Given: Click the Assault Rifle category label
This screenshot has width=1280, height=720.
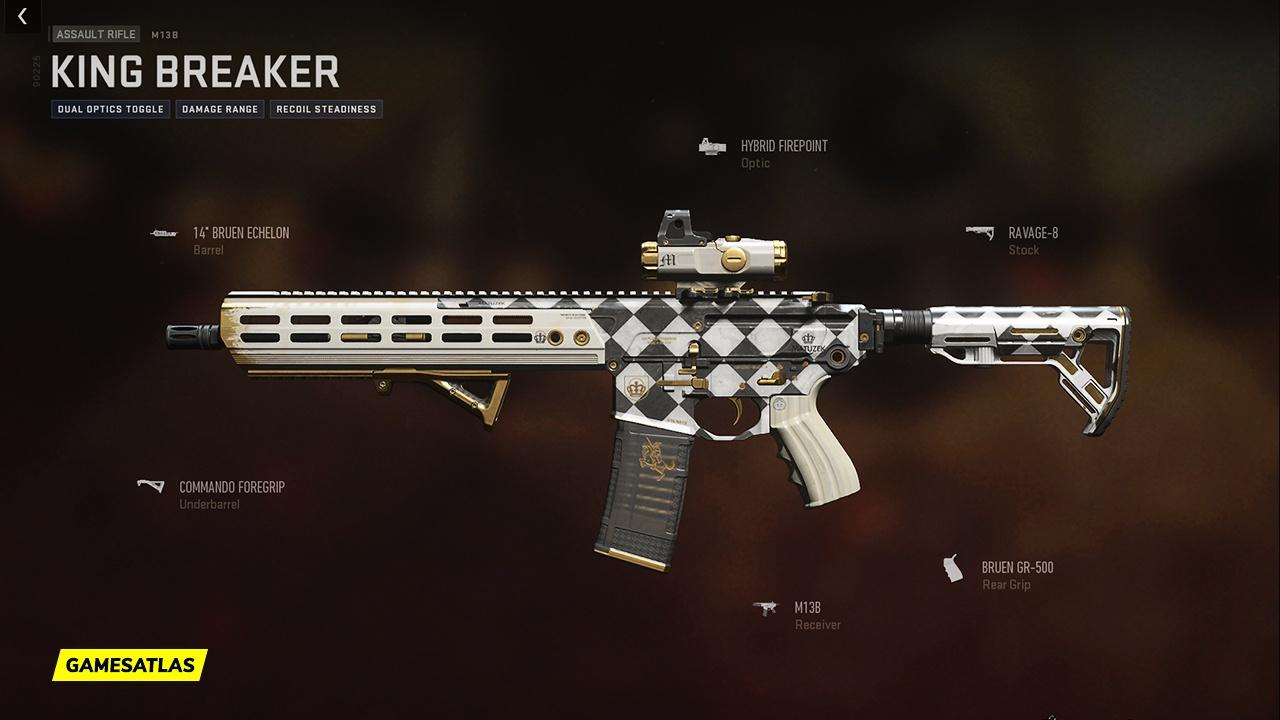Looking at the screenshot, I should tap(96, 35).
